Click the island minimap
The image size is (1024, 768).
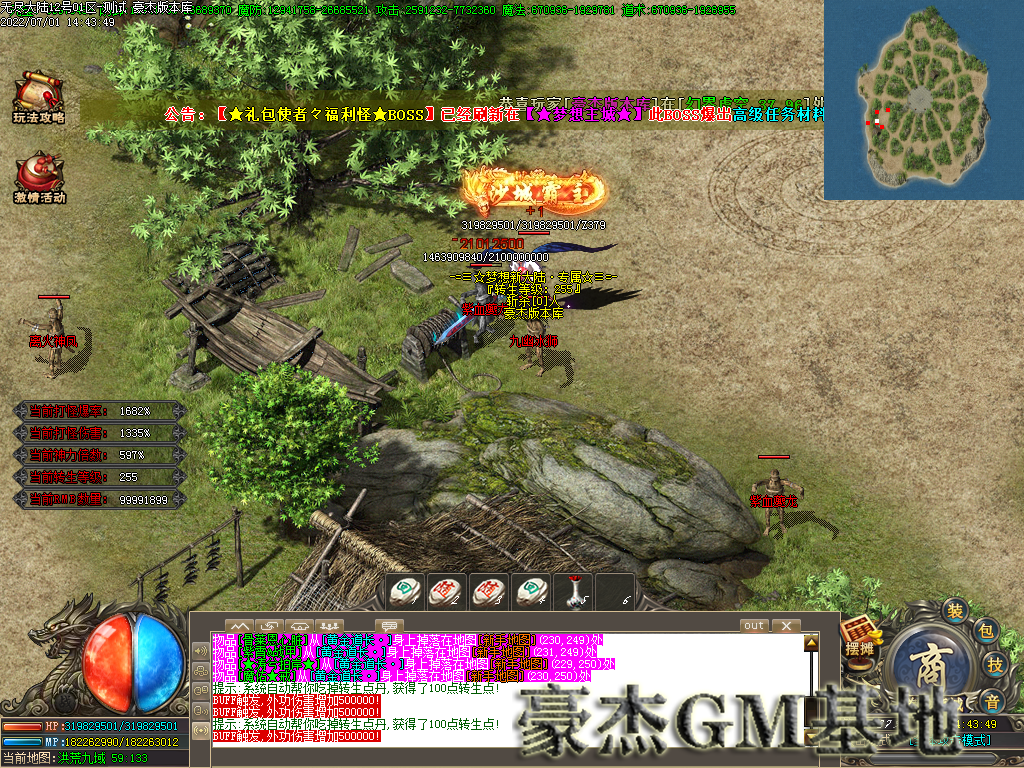click(x=922, y=100)
